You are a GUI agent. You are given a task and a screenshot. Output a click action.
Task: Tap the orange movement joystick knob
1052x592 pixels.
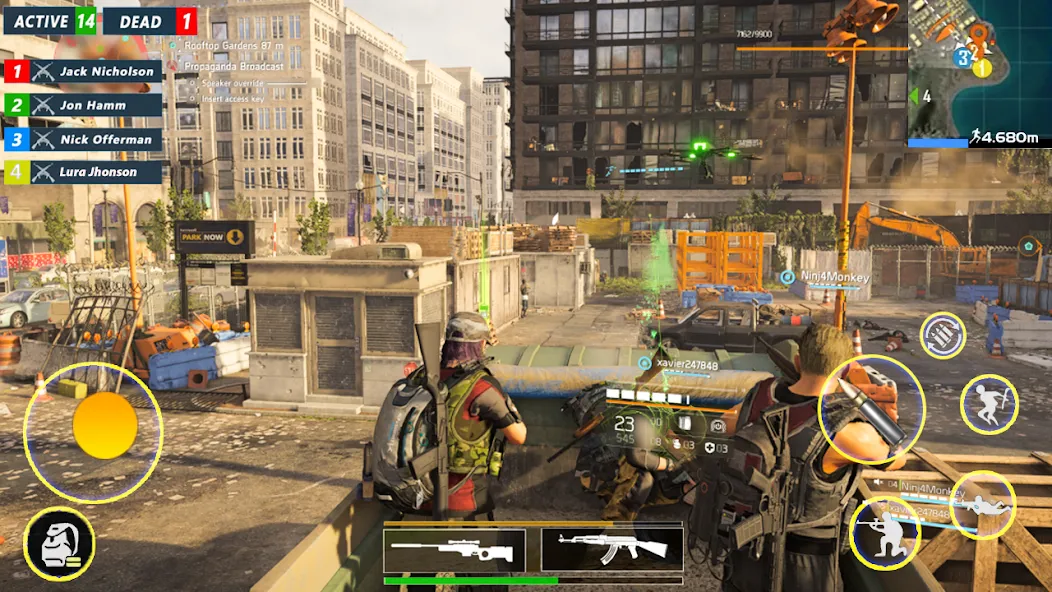[104, 425]
